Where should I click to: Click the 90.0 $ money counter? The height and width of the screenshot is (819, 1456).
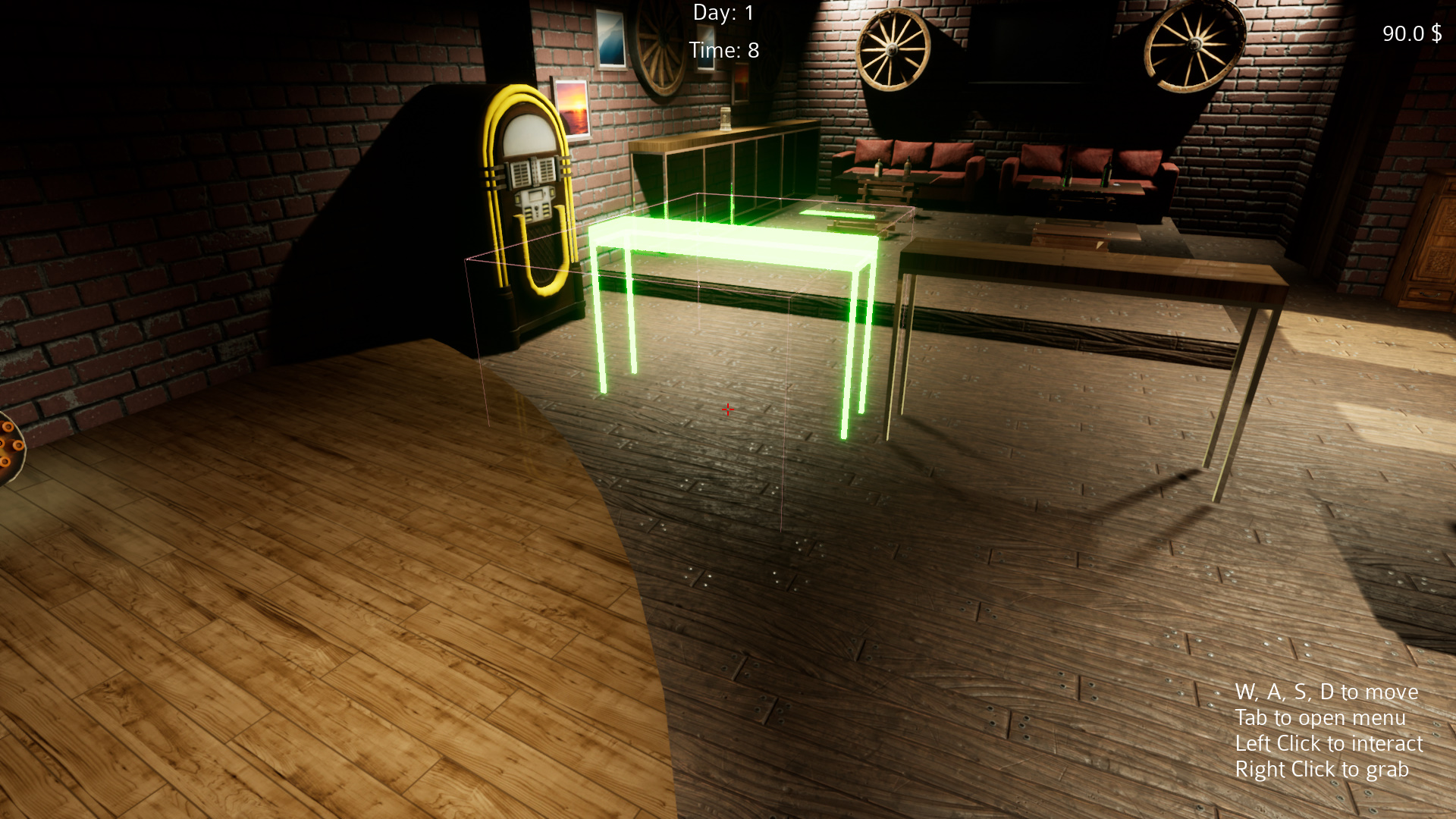tap(1412, 33)
